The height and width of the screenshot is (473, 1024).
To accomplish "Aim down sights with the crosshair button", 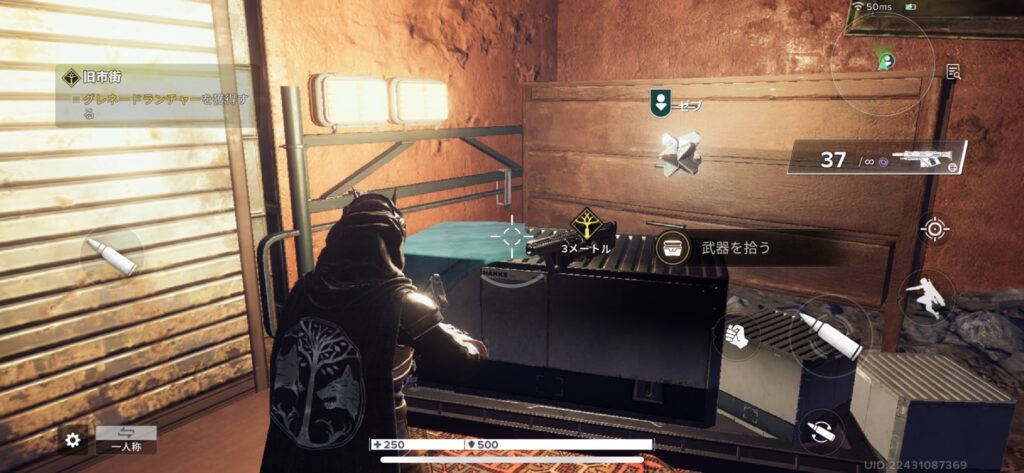I will click(x=935, y=229).
